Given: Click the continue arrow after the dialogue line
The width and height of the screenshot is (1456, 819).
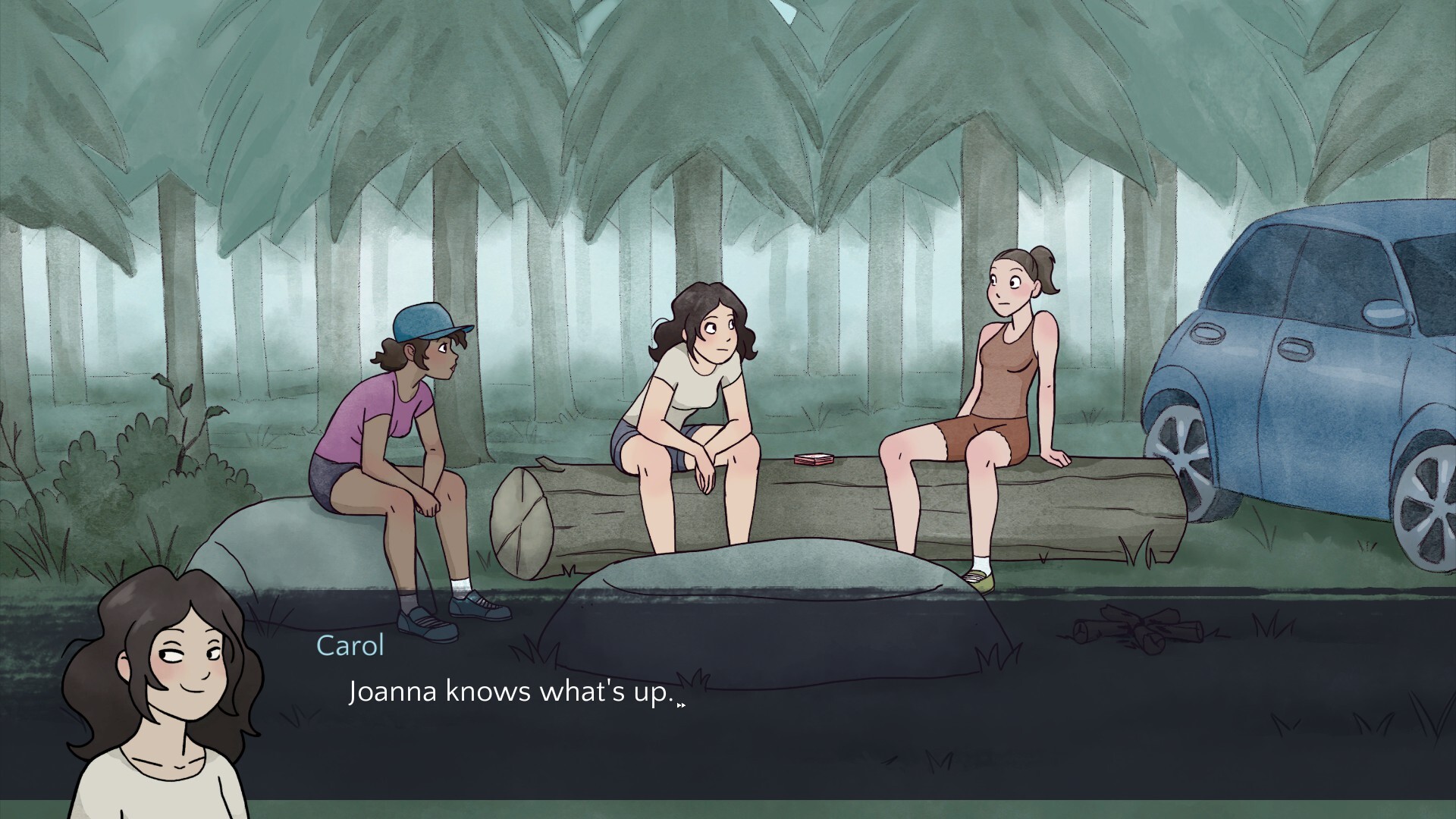Looking at the screenshot, I should tap(681, 704).
